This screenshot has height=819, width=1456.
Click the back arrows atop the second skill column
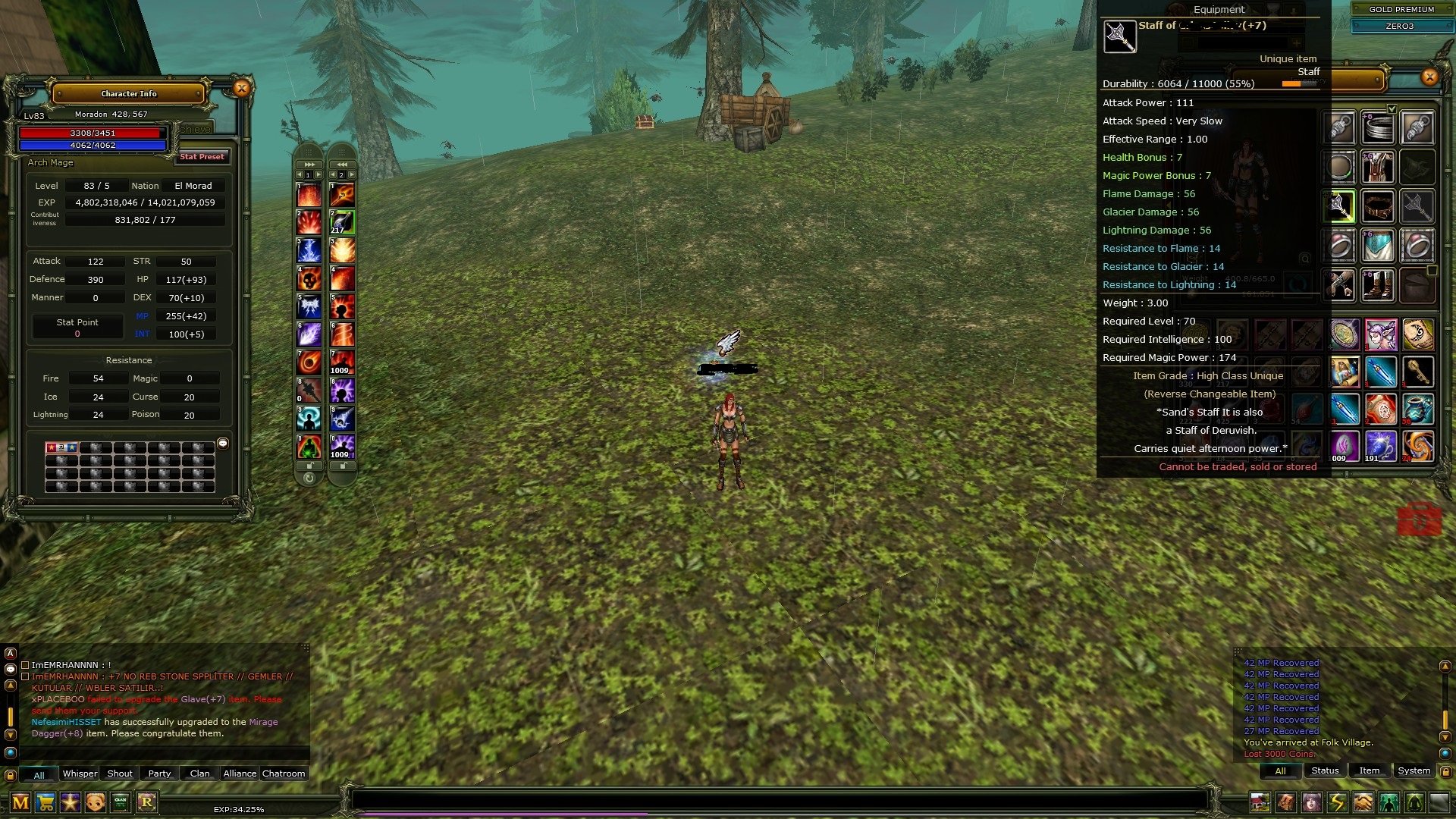point(342,162)
